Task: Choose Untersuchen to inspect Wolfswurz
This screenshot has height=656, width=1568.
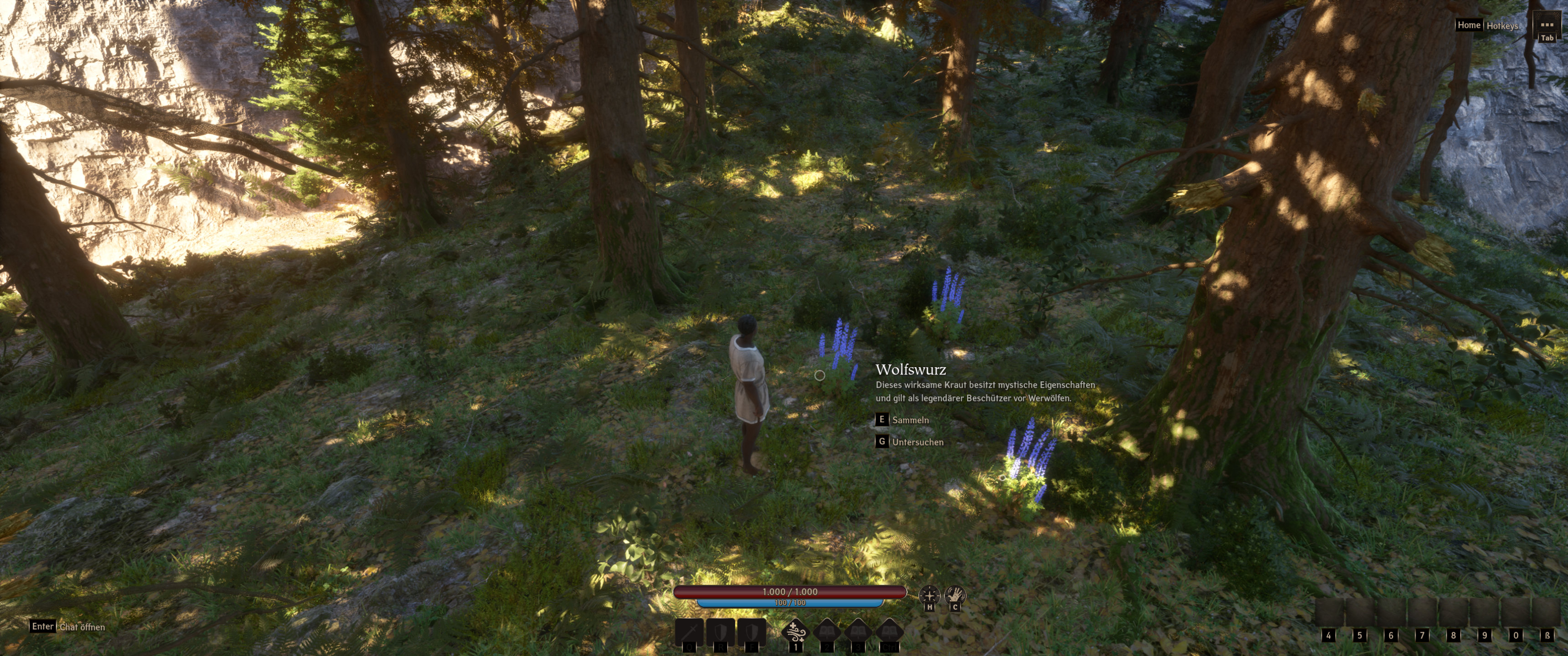Action: tap(917, 442)
